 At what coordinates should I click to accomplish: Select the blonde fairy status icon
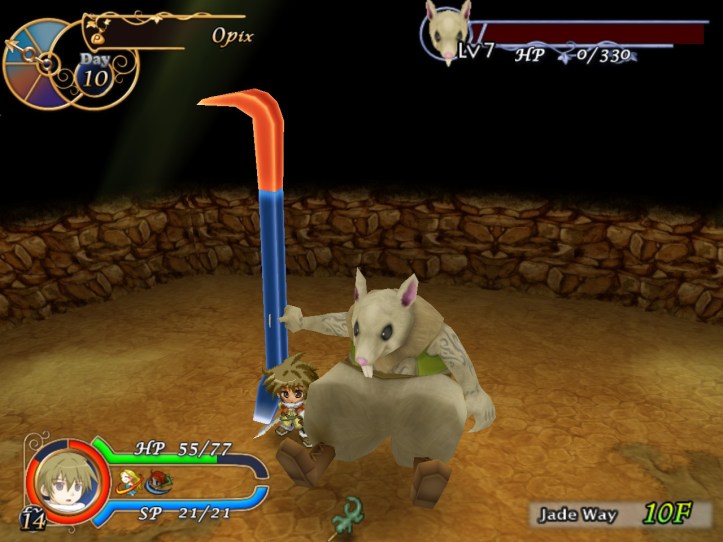pos(128,482)
